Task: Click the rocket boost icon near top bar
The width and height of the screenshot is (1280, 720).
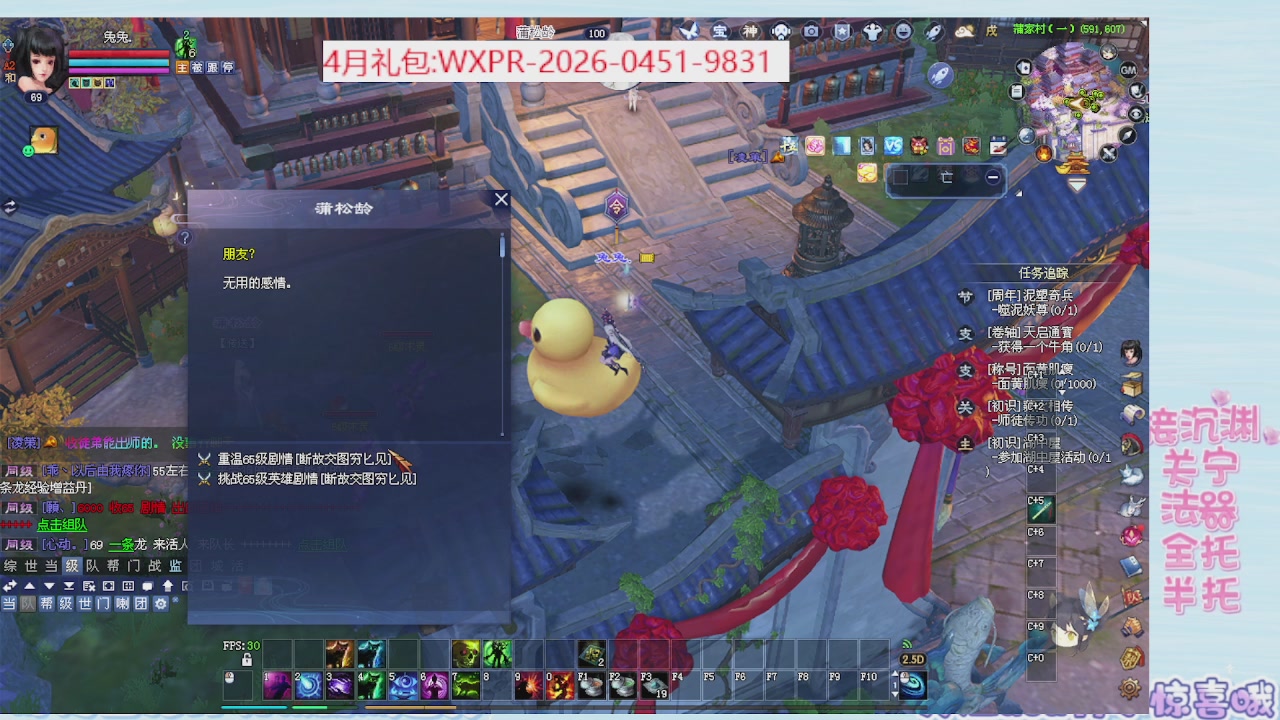Action: click(932, 32)
